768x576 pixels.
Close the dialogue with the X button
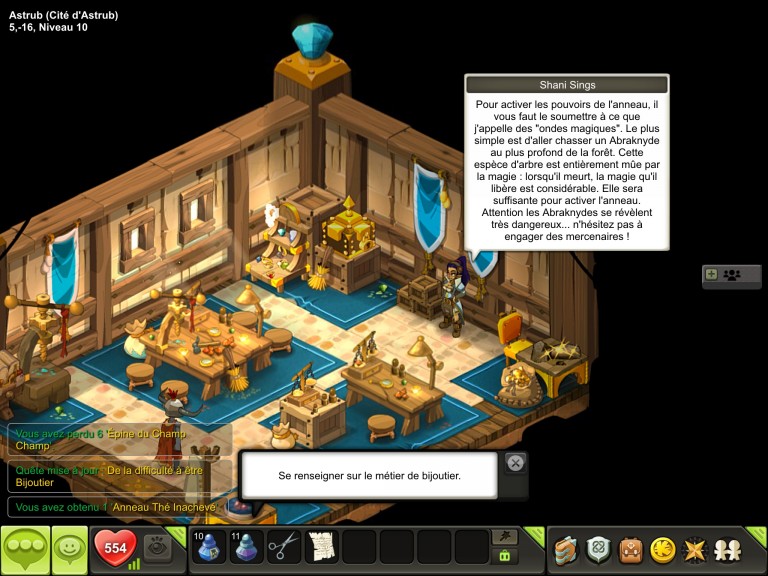tap(514, 462)
